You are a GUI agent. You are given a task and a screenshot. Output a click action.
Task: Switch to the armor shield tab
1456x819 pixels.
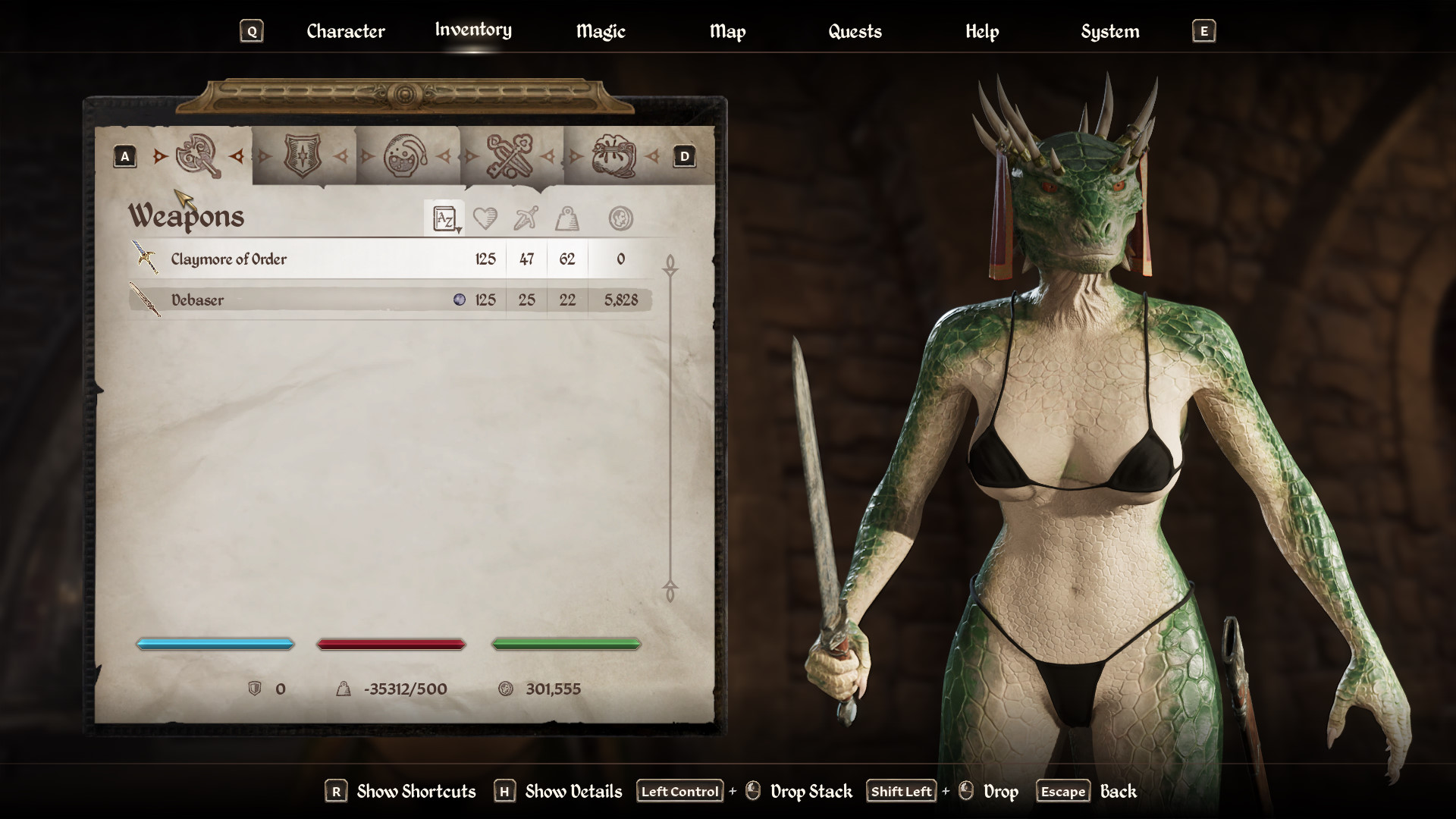[x=302, y=156]
